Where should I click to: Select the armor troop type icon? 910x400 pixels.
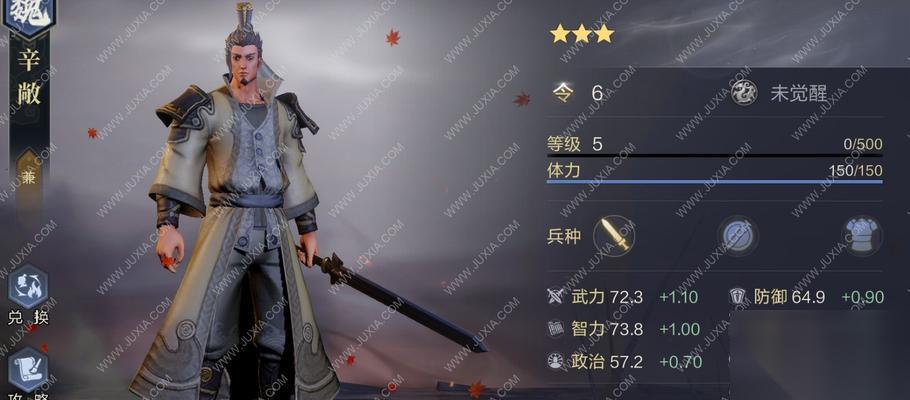860,237
